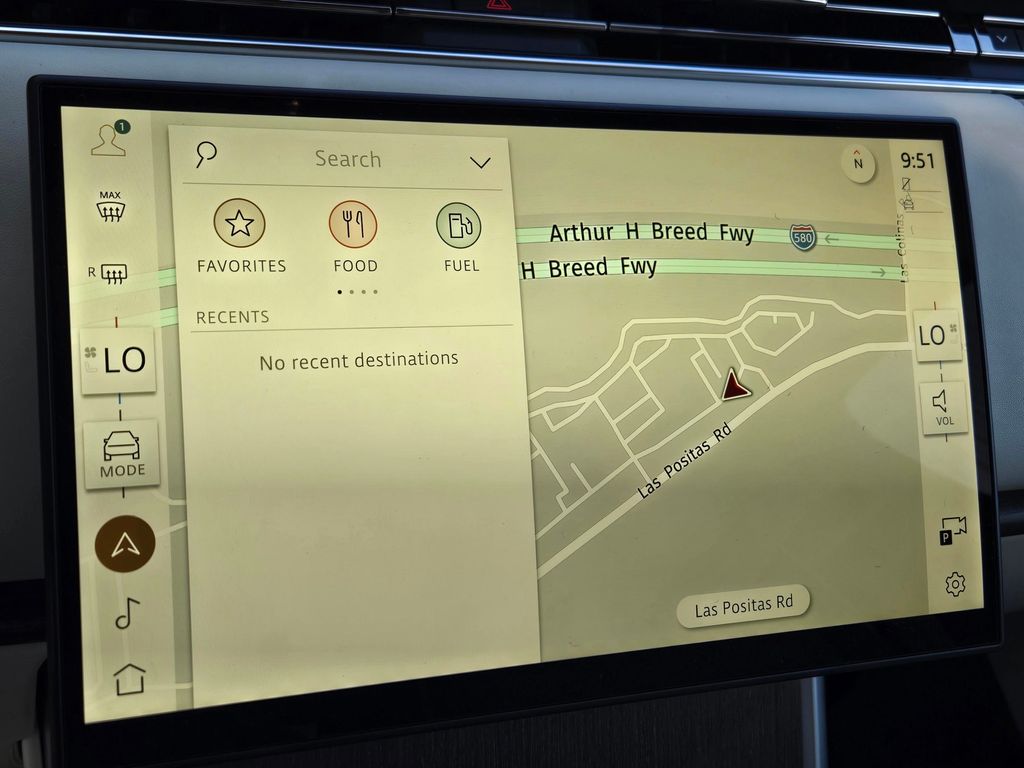Tap the left LO fan temperature control

coord(119,360)
